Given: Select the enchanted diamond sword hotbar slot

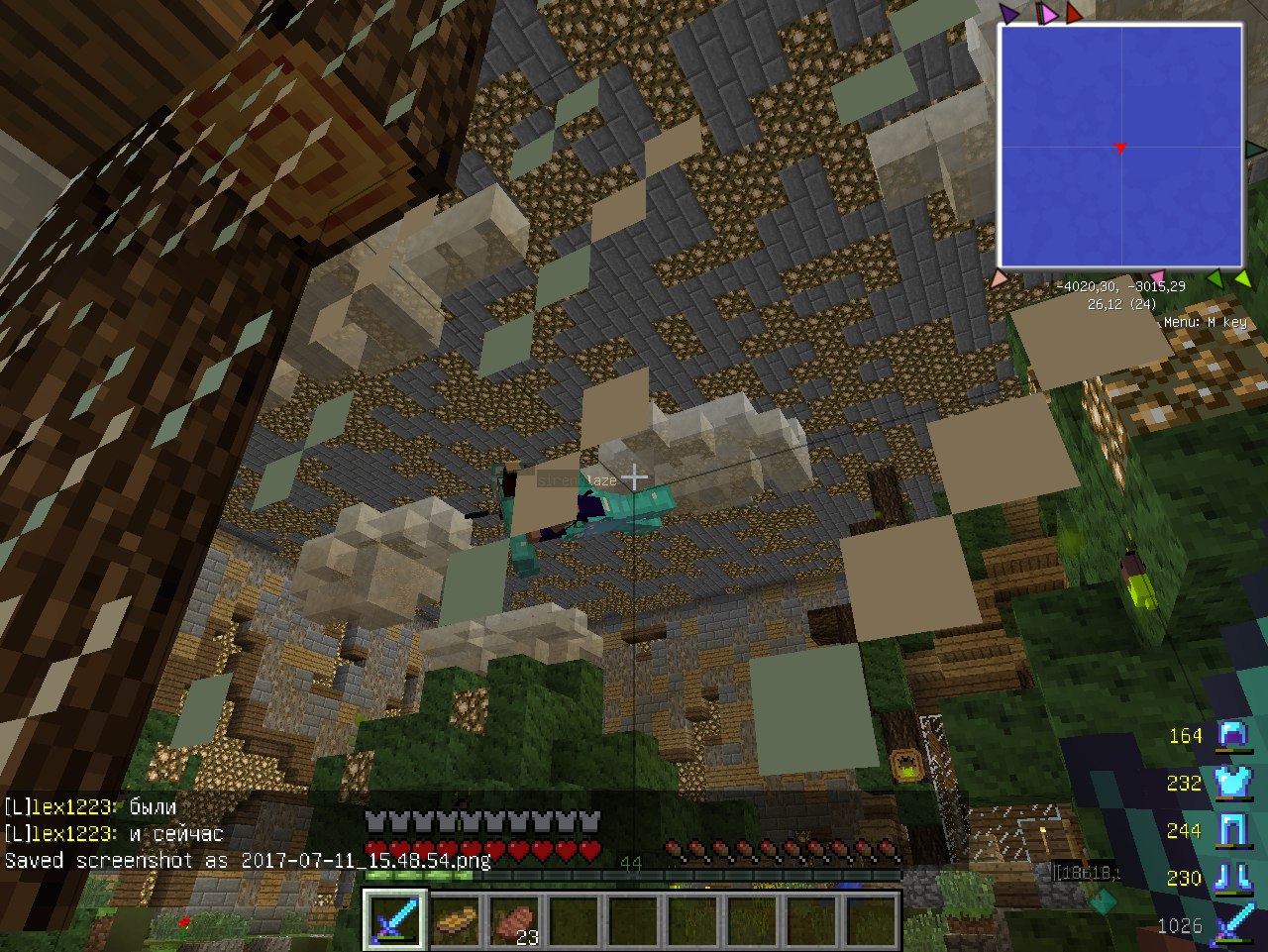Looking at the screenshot, I should (x=395, y=920).
